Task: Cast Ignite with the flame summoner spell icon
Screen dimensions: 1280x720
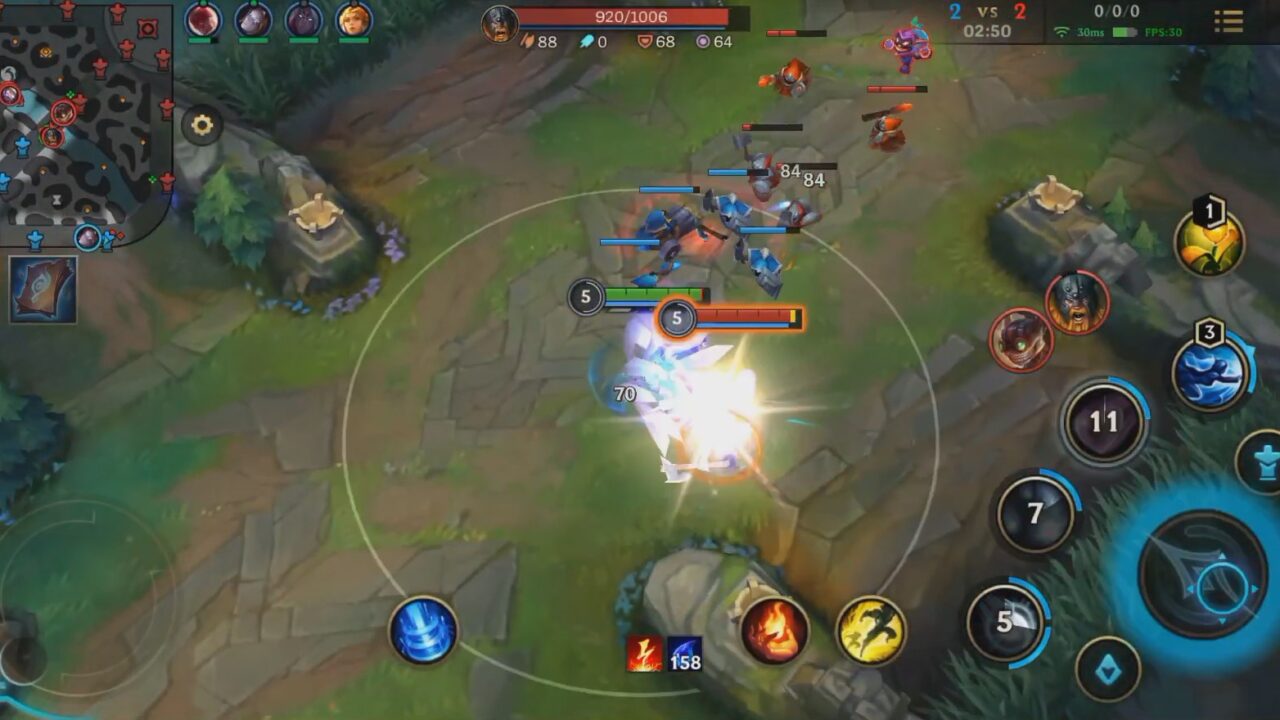Action: (774, 629)
